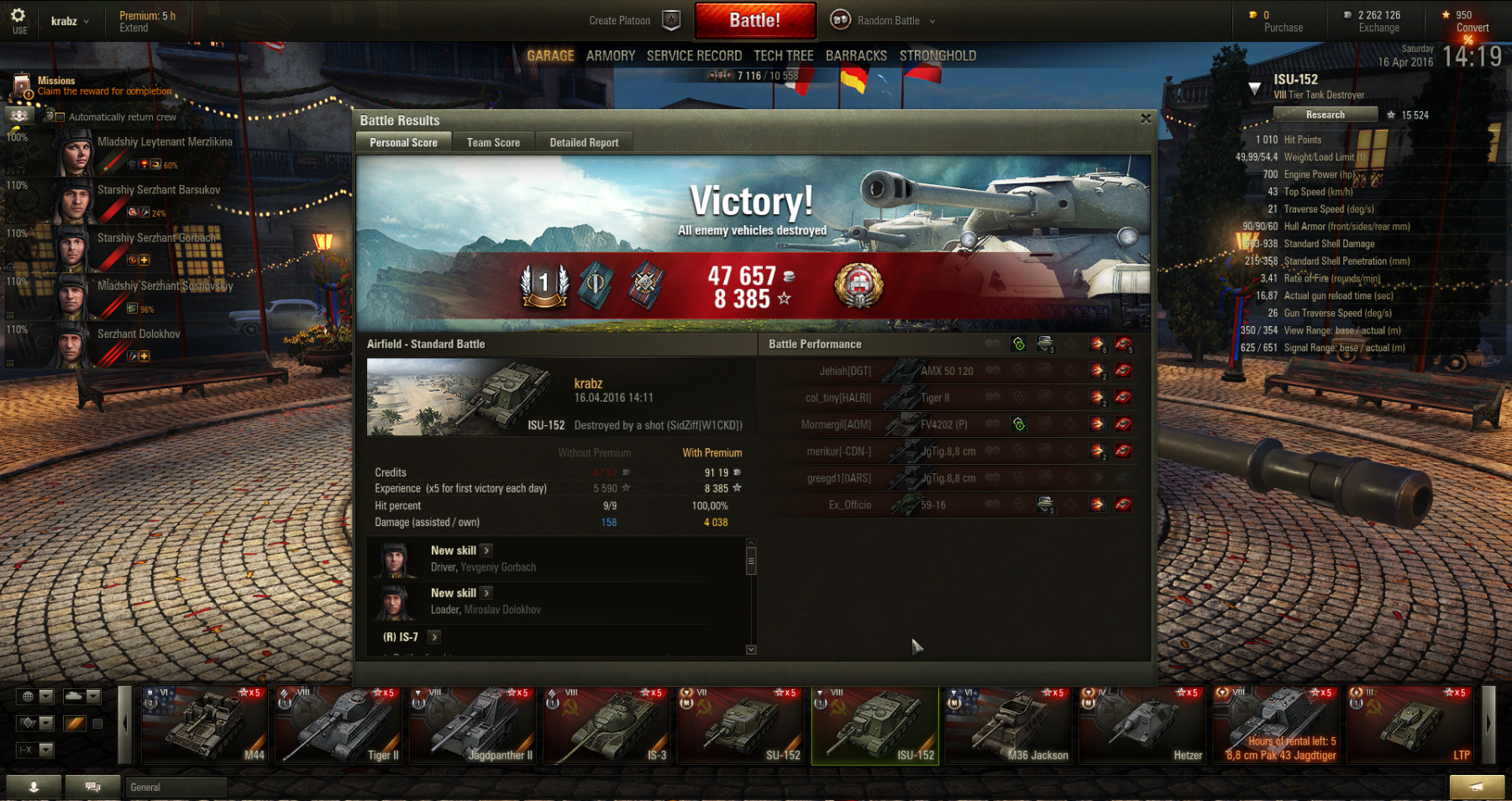Open the Armory menu
This screenshot has height=801, width=1512.
coord(611,55)
